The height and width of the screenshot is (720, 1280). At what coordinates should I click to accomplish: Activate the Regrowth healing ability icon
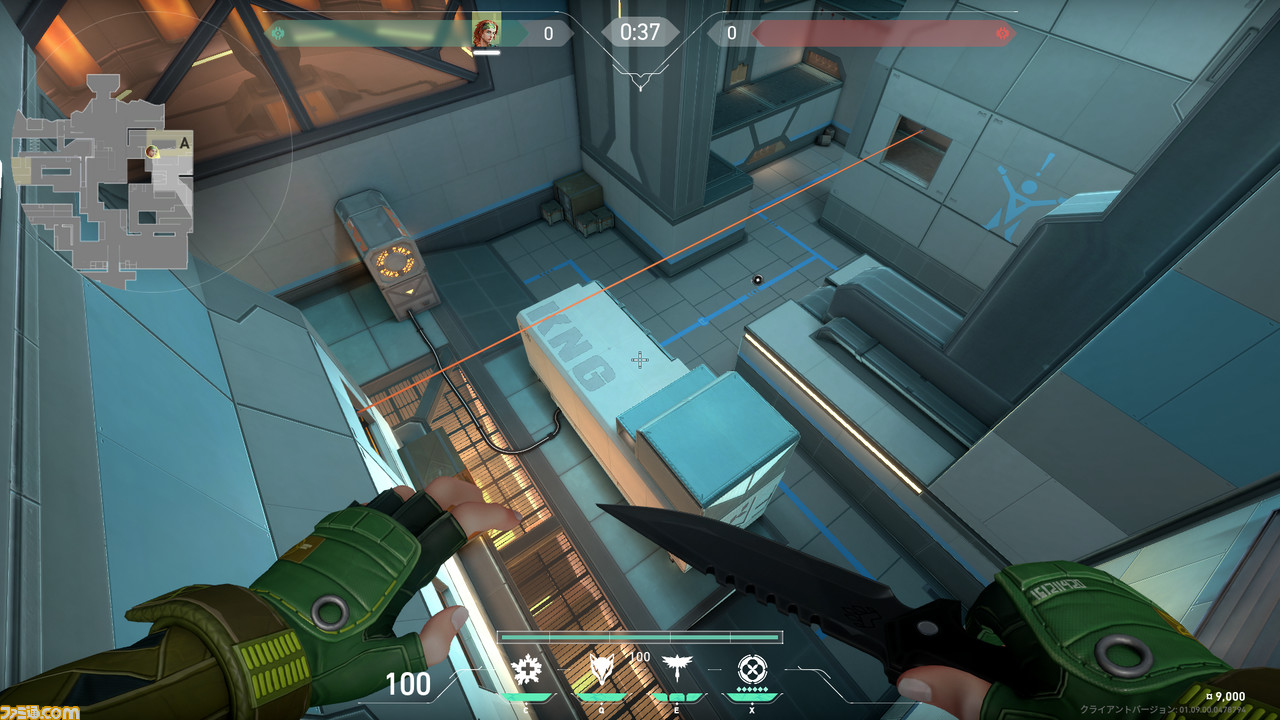click(x=526, y=669)
